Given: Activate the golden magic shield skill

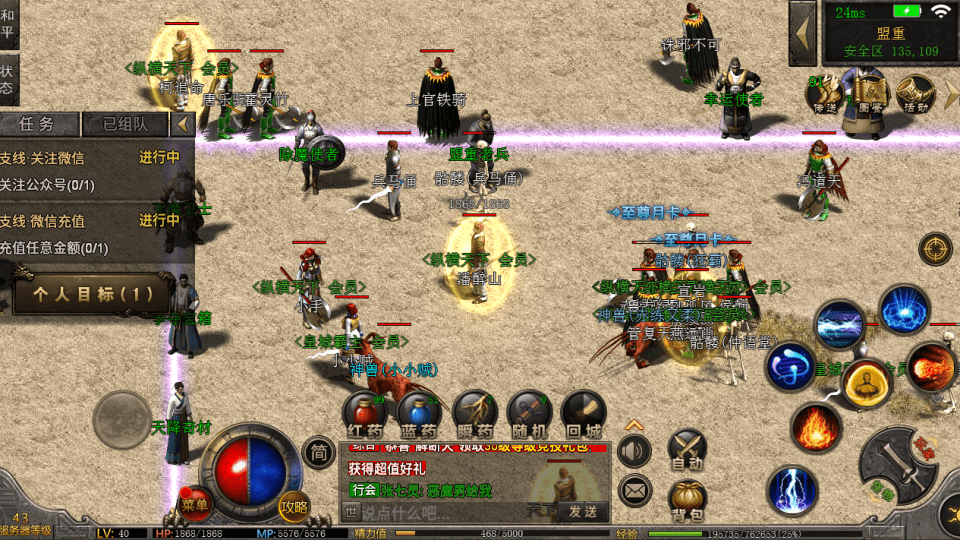Looking at the screenshot, I should [x=866, y=384].
